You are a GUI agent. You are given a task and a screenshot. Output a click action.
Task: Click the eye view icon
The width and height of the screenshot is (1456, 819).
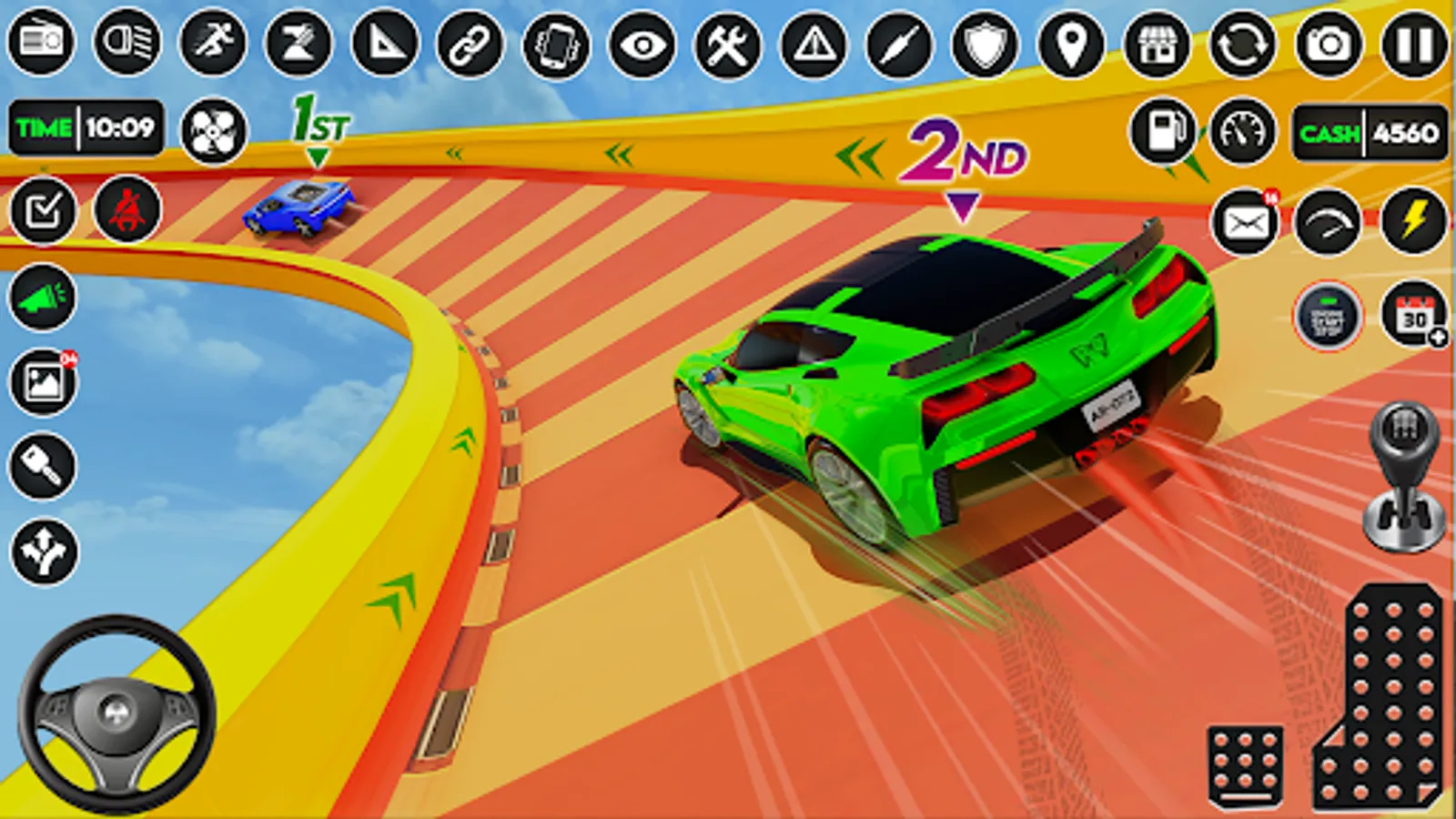(642, 44)
